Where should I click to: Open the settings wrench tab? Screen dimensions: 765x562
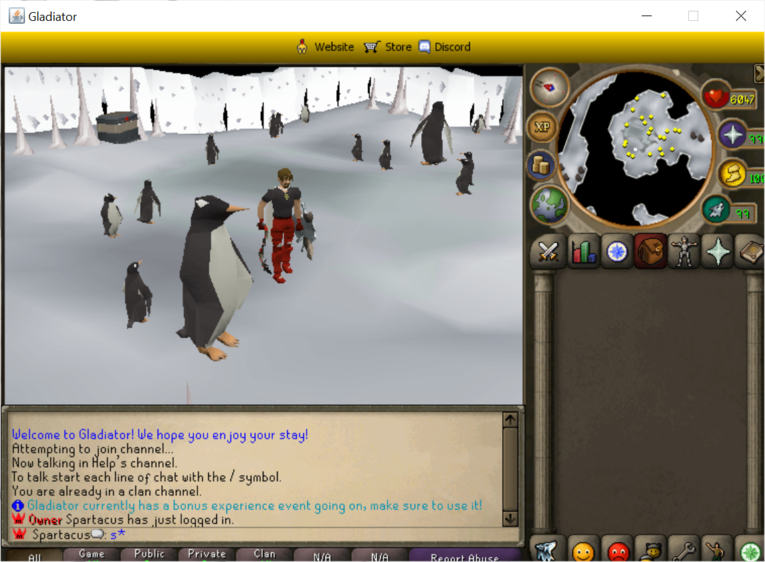pos(684,550)
